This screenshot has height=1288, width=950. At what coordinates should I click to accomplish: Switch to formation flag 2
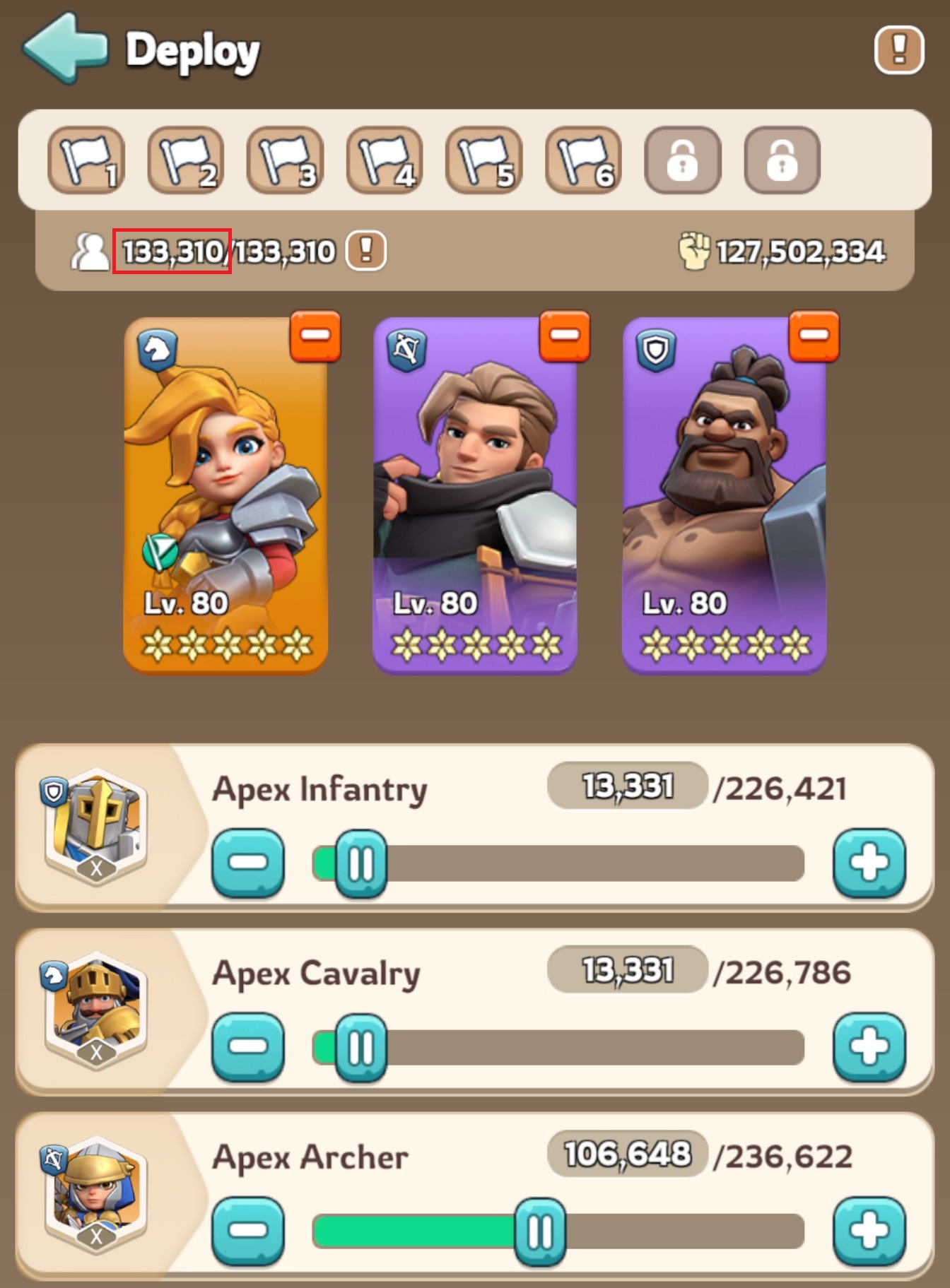pyautogui.click(x=186, y=160)
